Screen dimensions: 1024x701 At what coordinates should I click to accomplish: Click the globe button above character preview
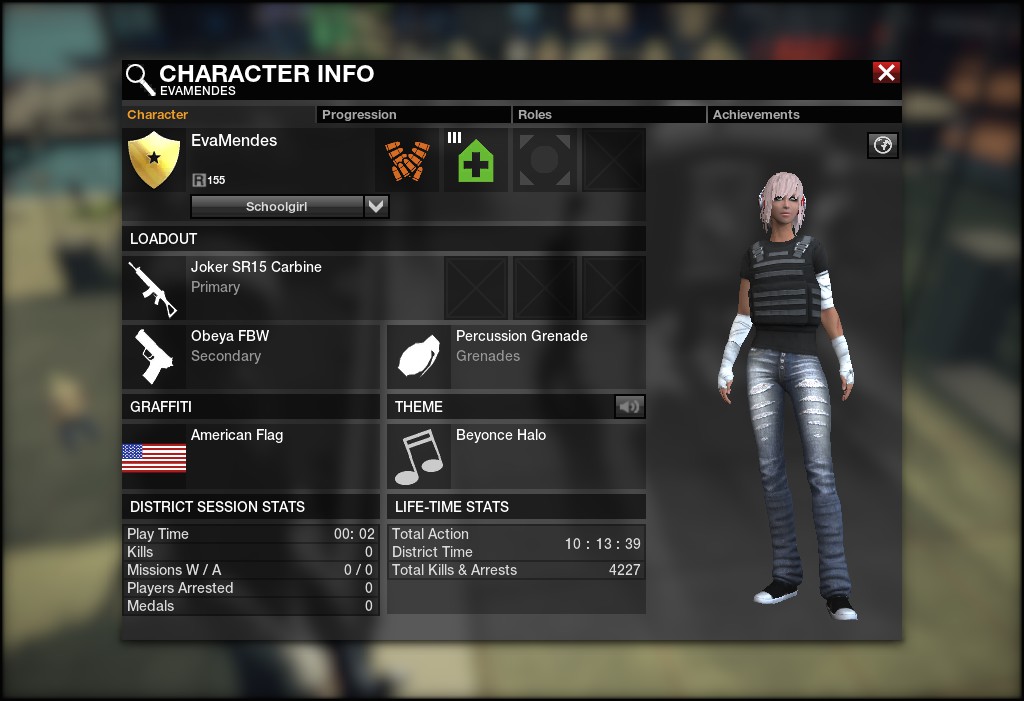click(x=882, y=145)
